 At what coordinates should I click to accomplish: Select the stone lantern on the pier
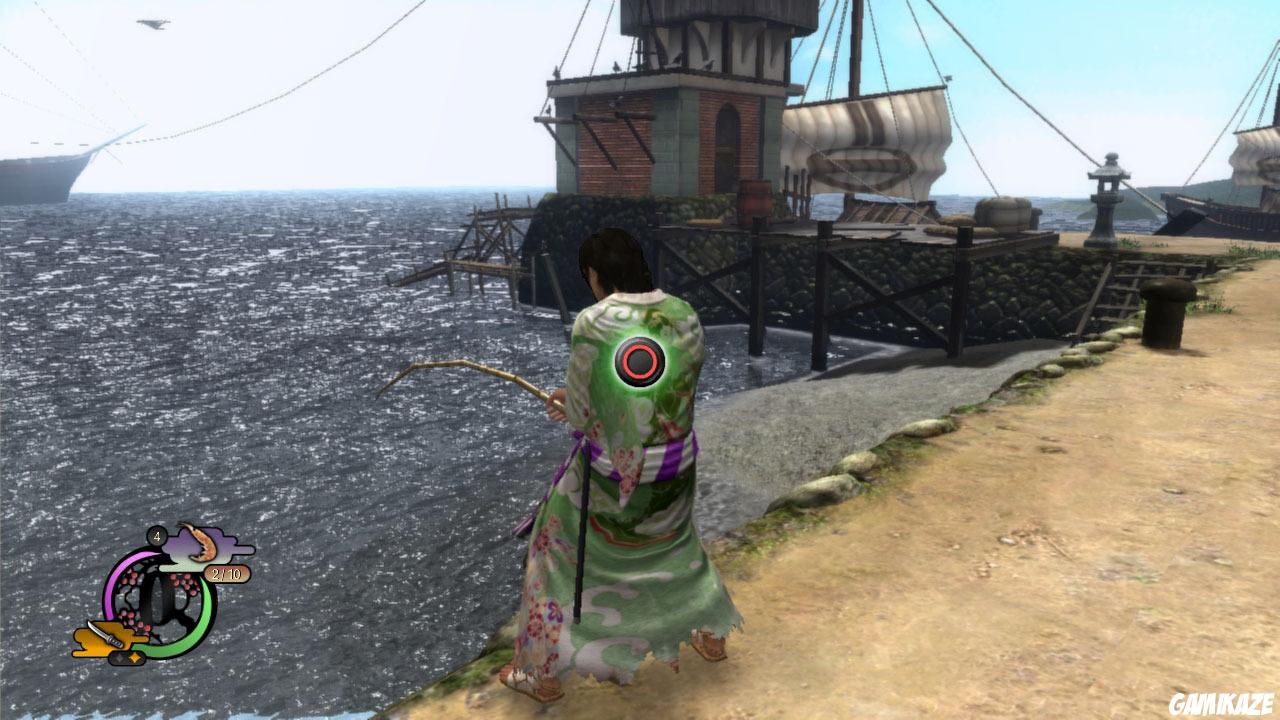click(x=1105, y=200)
